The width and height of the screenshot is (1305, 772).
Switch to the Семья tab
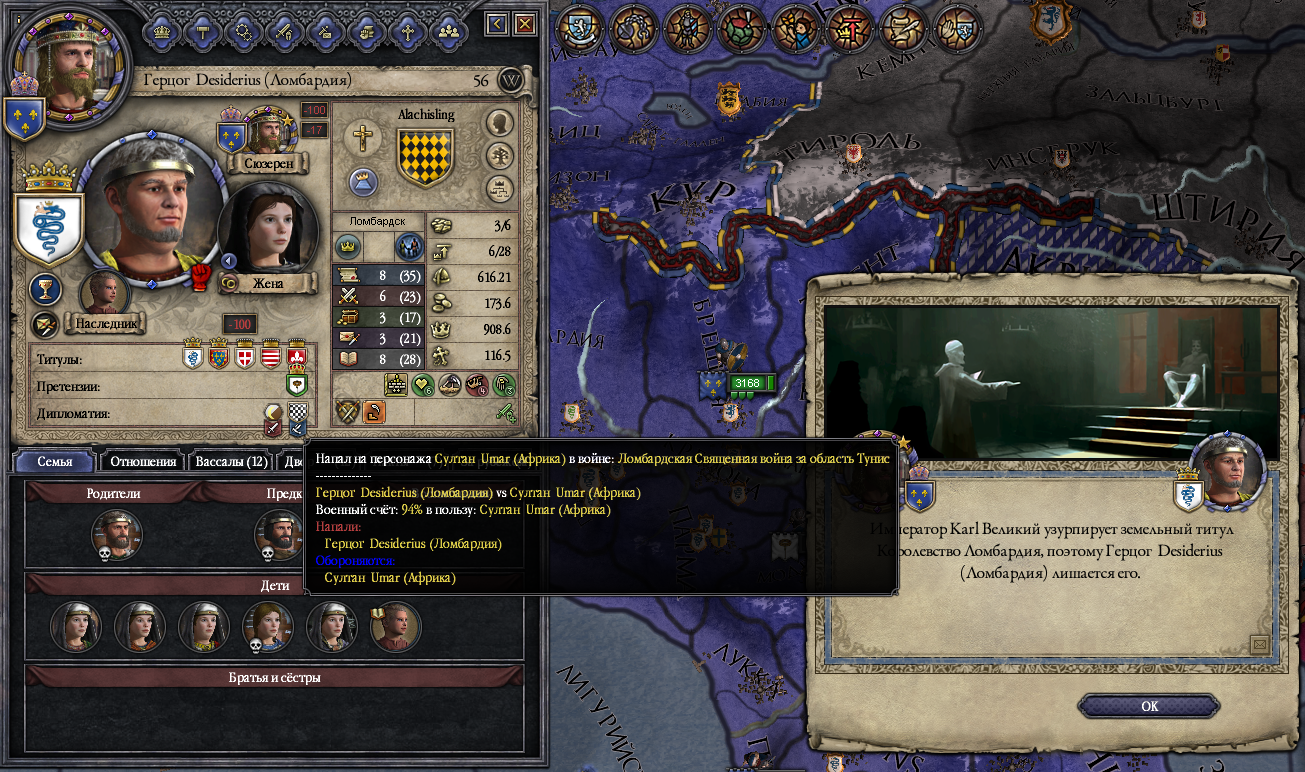(56, 461)
